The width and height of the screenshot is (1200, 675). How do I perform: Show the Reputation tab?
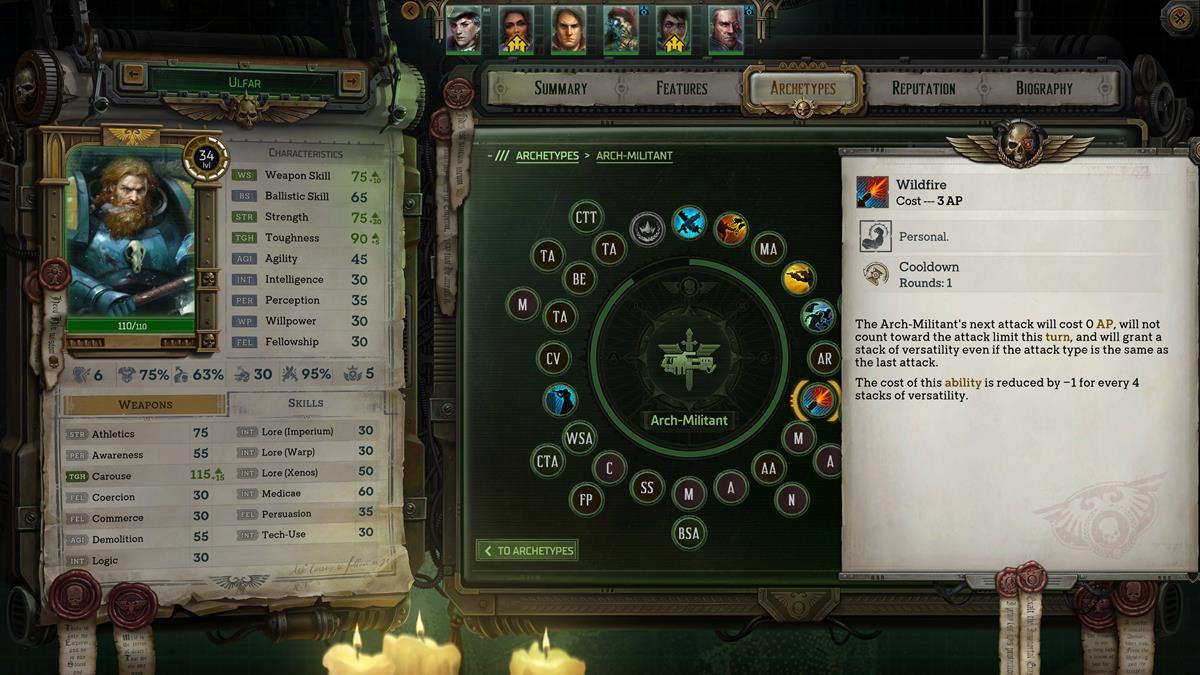coord(923,88)
